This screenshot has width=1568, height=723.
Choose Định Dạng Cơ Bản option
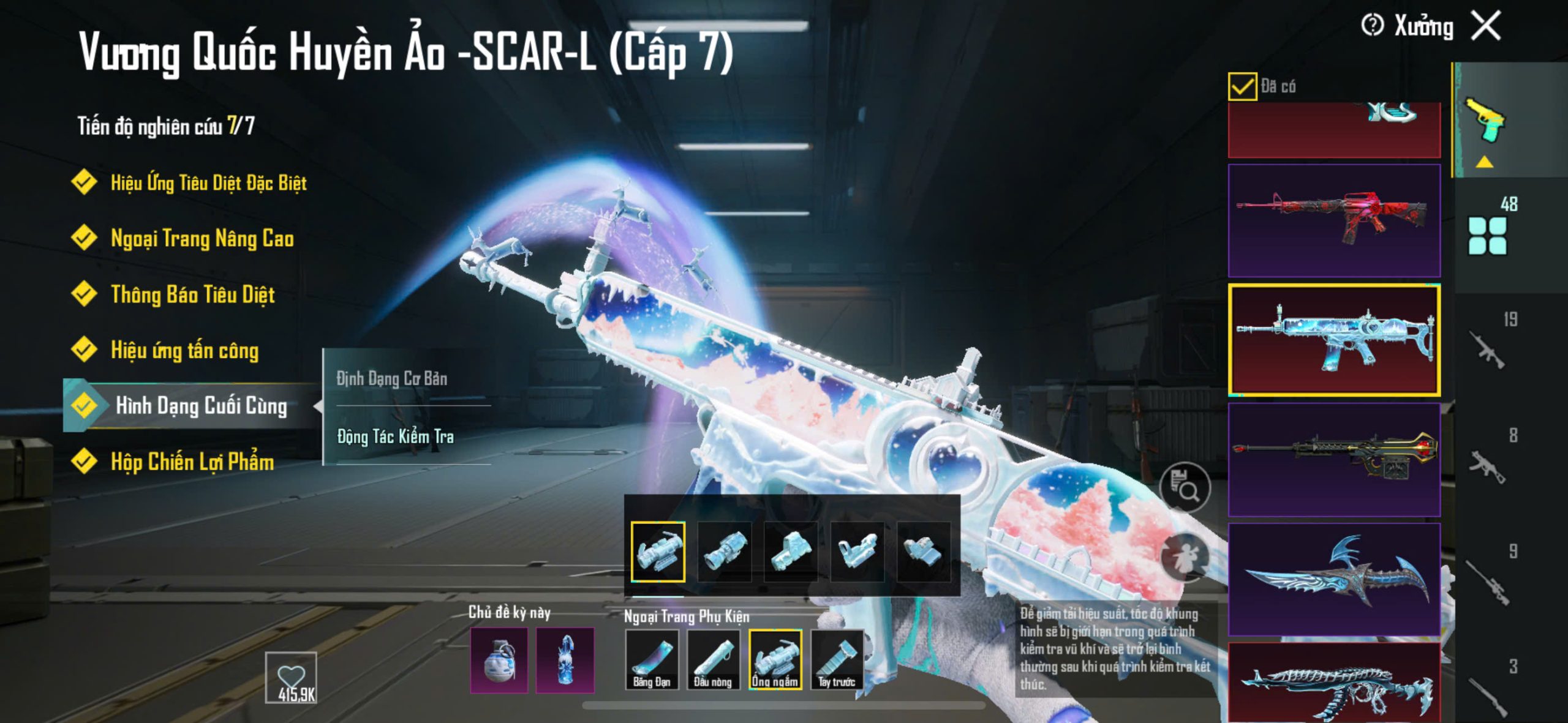[x=392, y=378]
